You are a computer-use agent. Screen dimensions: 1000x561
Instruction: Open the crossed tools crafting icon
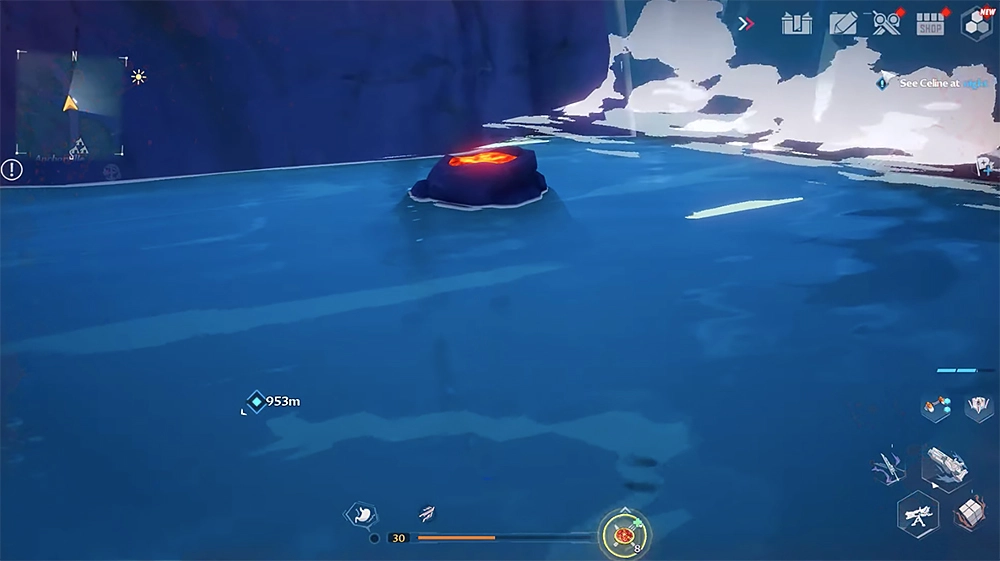tap(886, 23)
